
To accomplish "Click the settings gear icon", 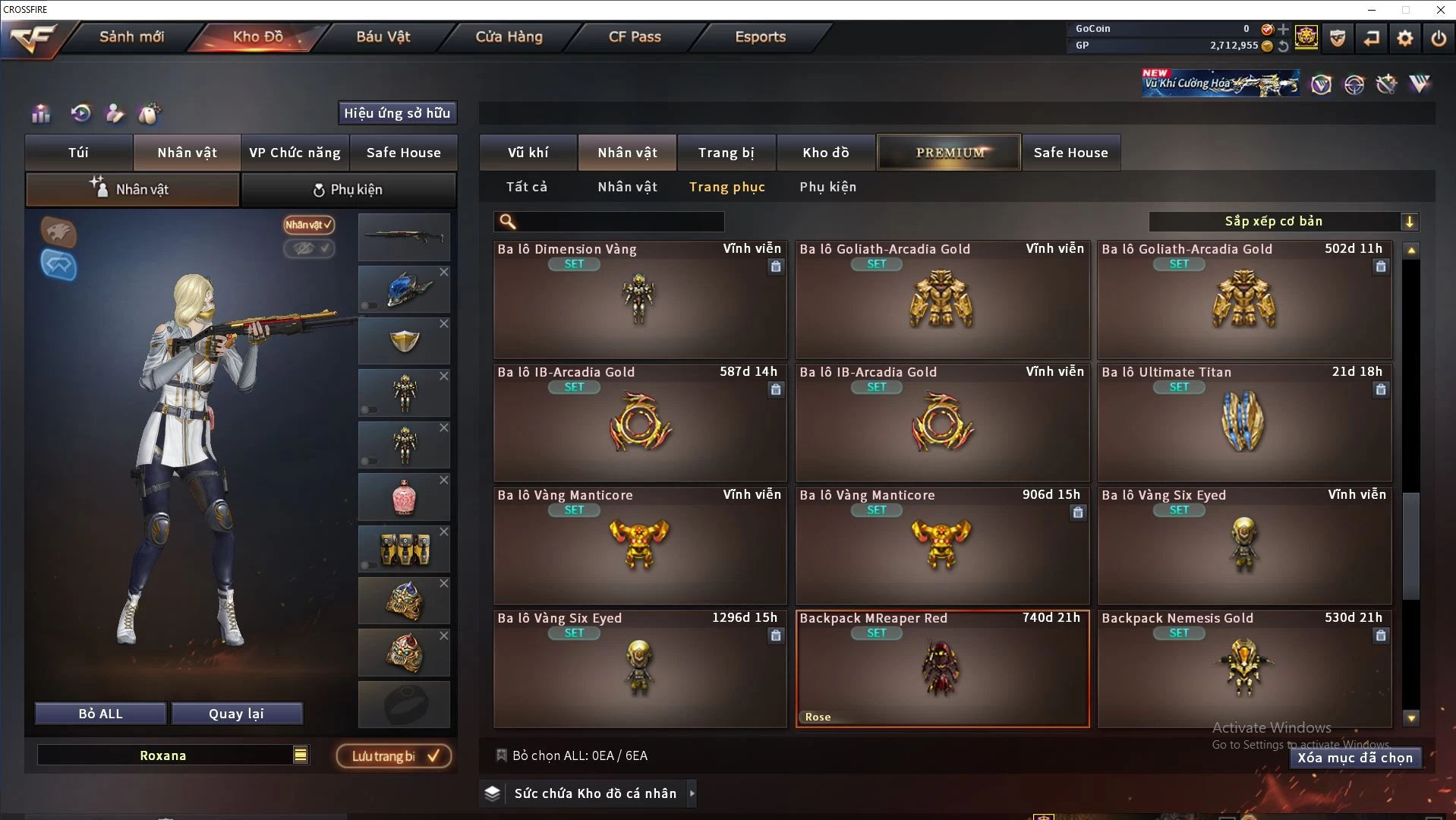I will pyautogui.click(x=1405, y=38).
